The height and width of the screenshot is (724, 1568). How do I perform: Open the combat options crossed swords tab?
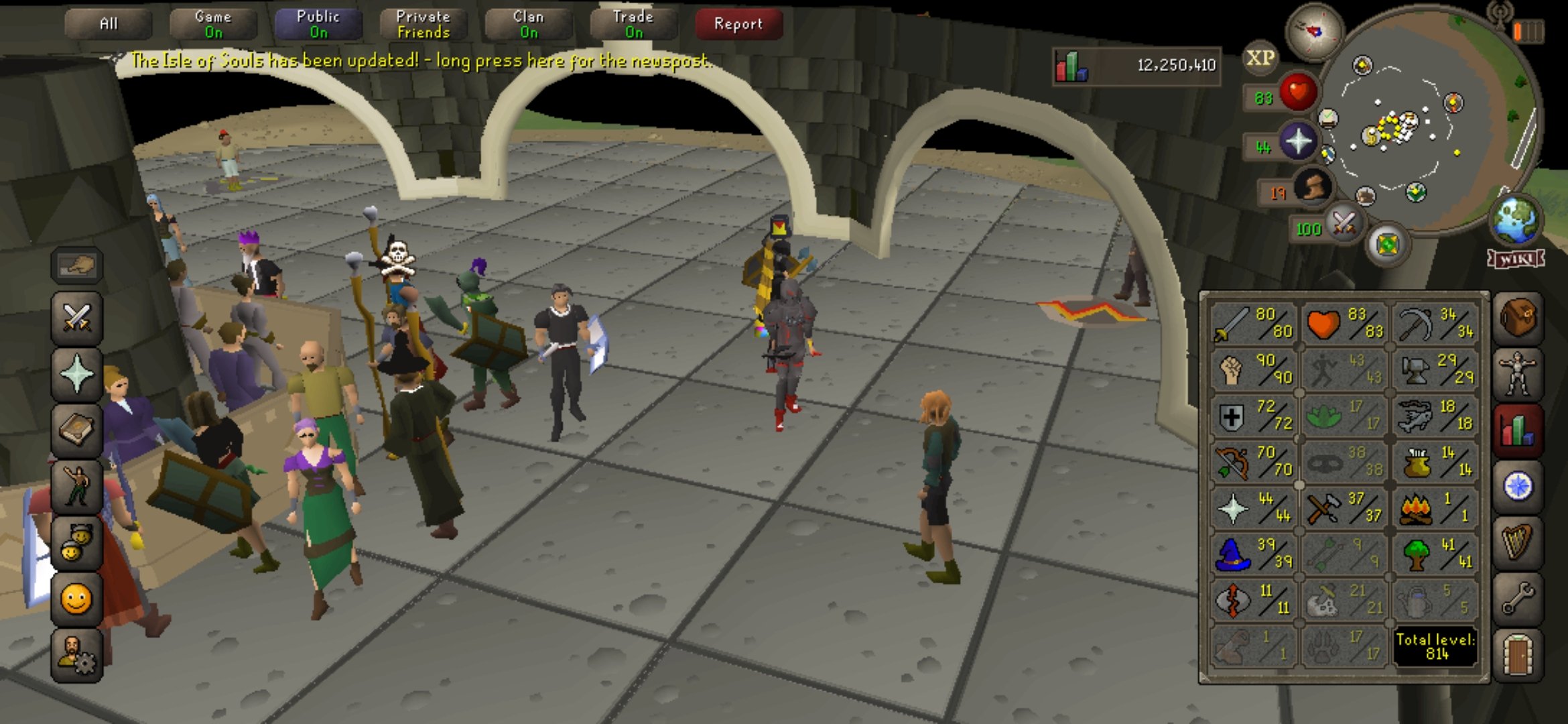pyautogui.click(x=77, y=318)
